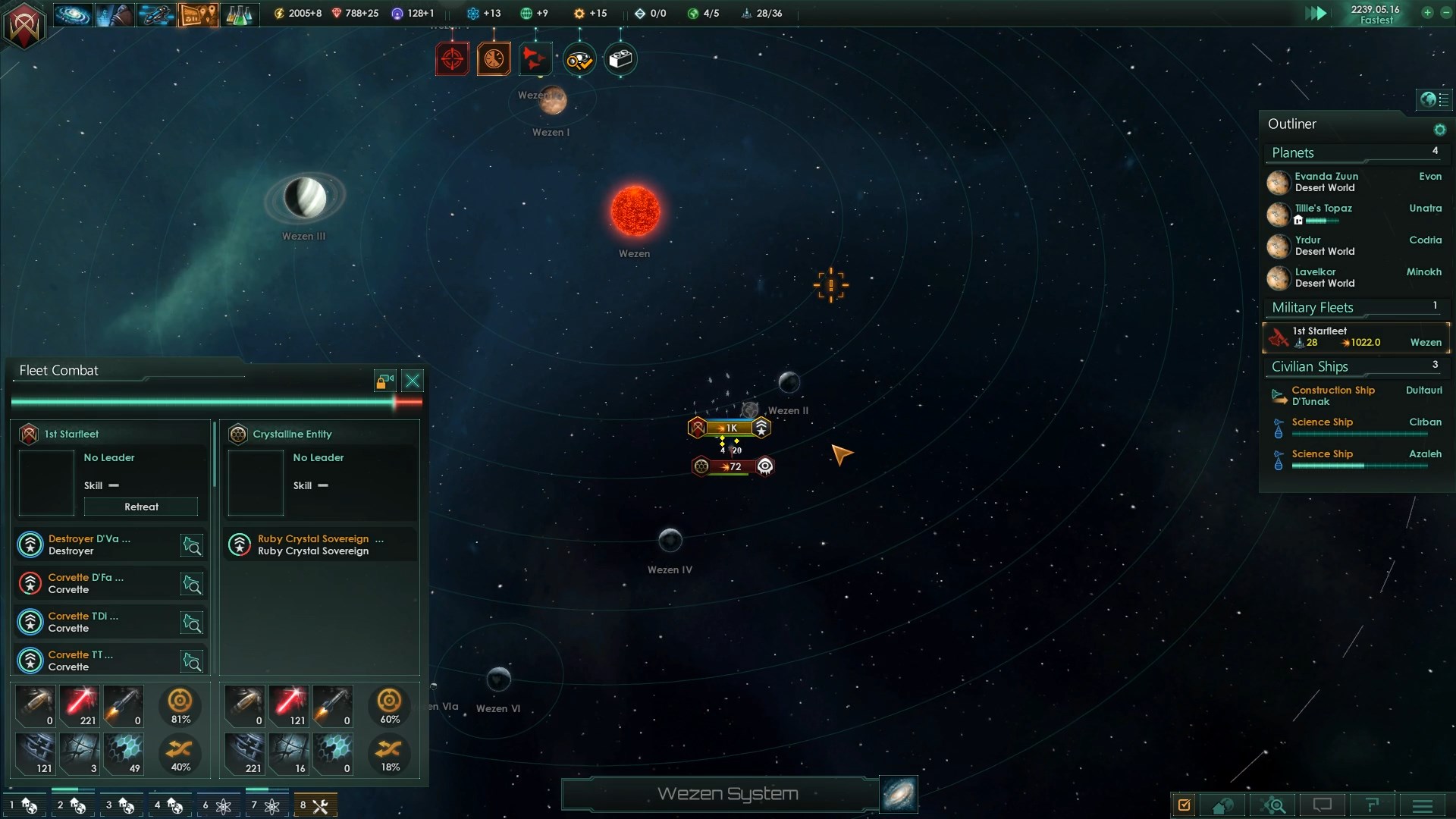Image resolution: width=1456 pixels, height=819 pixels.
Task: Switch to galaxy view beside Wezen System
Action: click(899, 794)
